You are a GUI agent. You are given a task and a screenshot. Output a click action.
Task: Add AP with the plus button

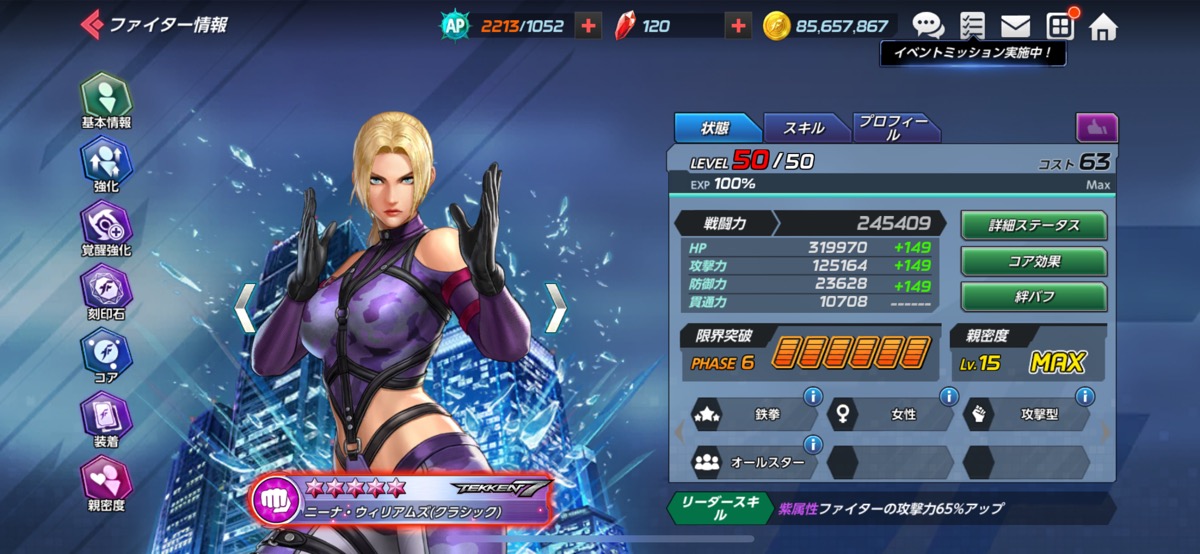[x=589, y=26]
